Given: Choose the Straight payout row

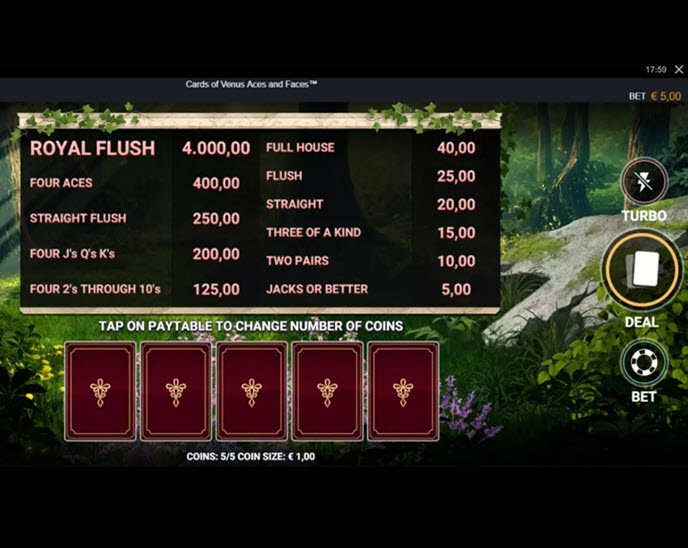Looking at the screenshot, I should tap(370, 204).
